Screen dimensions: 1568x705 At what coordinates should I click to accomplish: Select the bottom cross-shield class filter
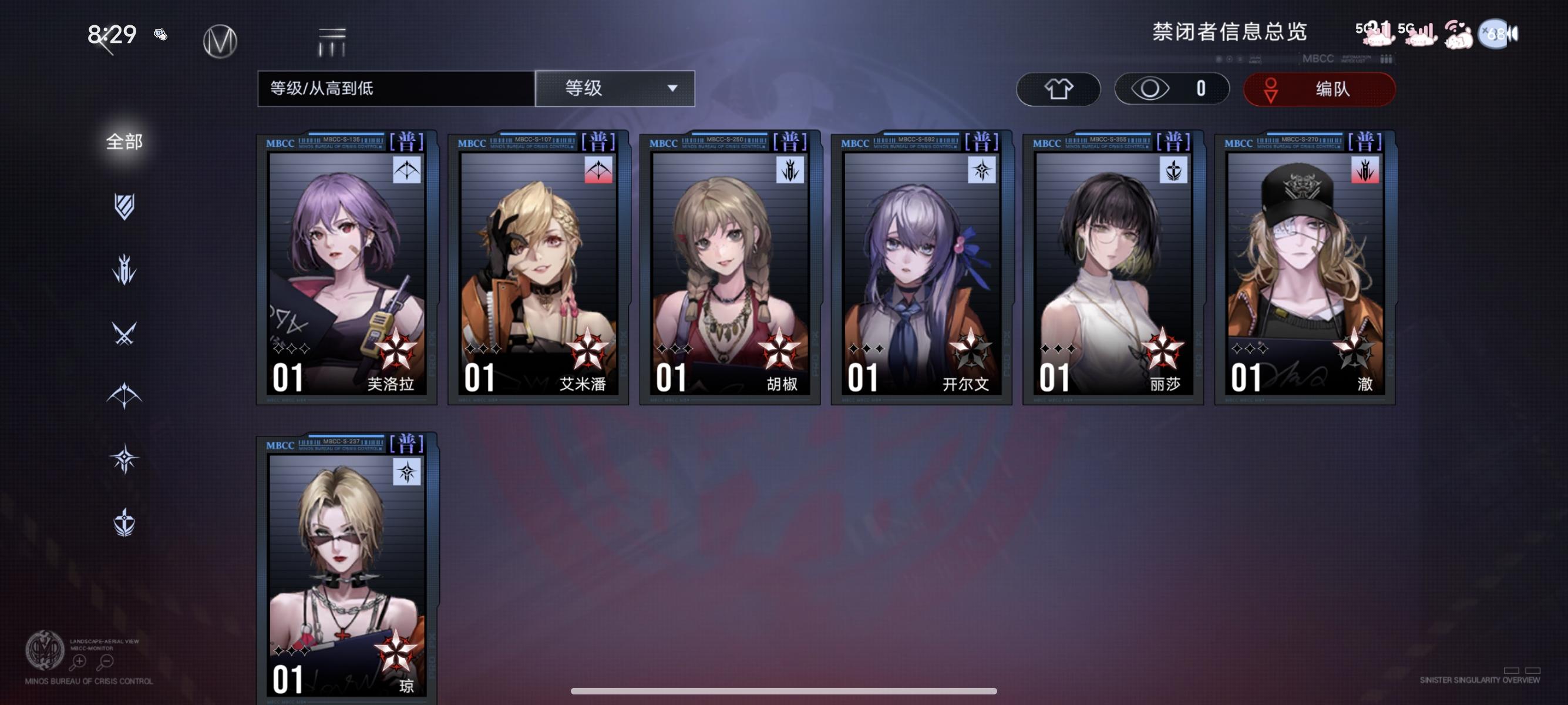coord(125,521)
